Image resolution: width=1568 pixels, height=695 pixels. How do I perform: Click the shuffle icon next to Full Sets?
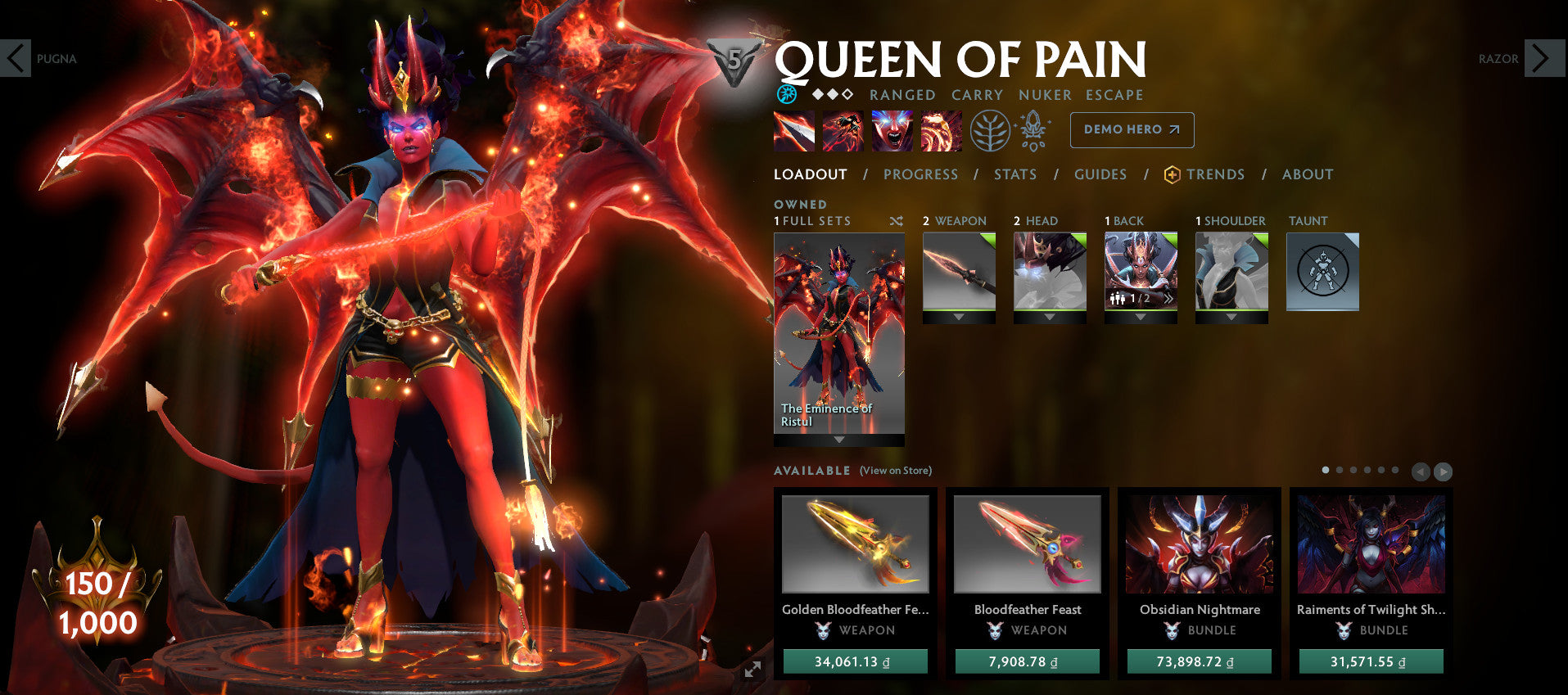896,221
